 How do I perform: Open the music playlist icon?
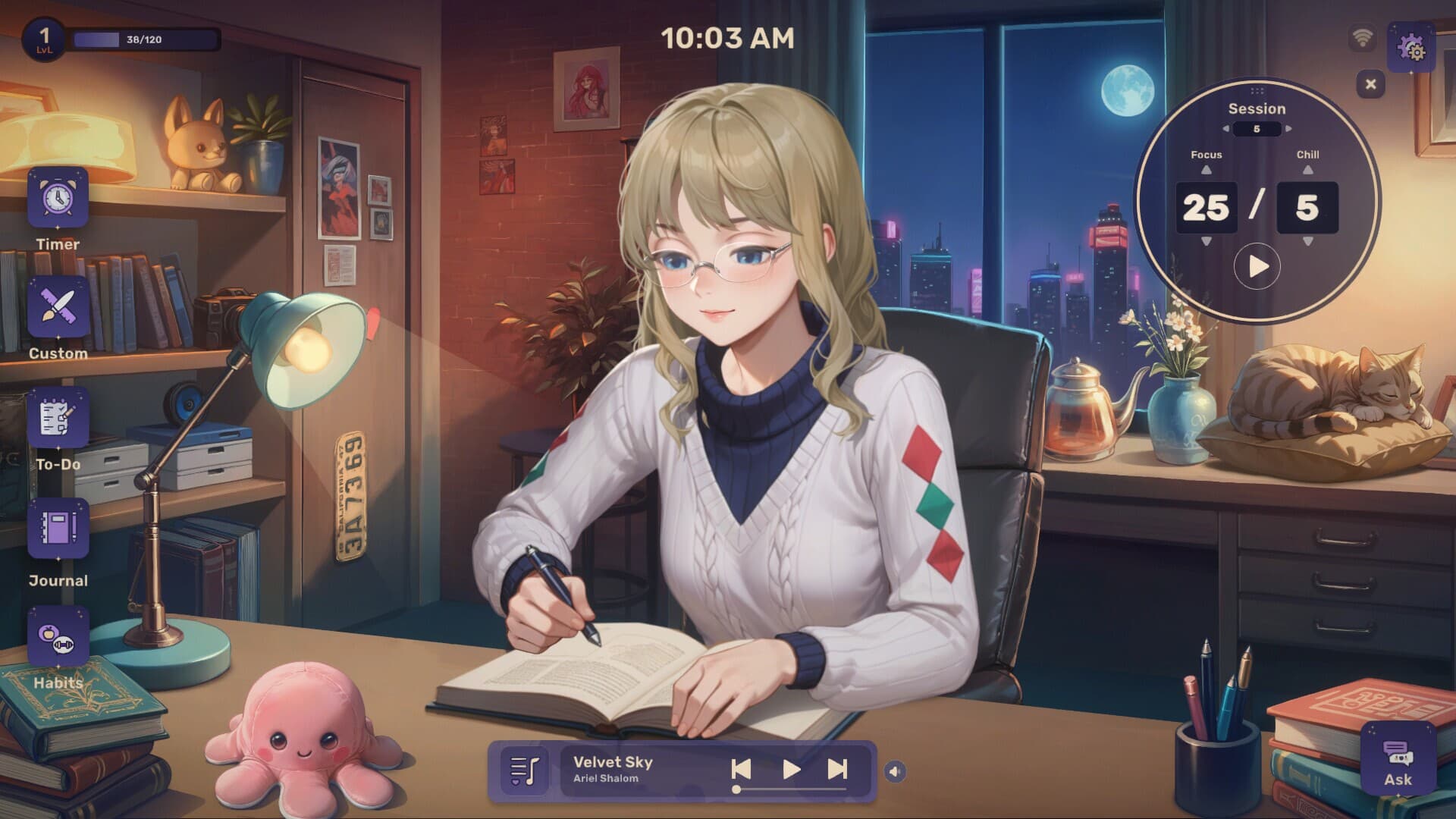[x=526, y=768]
